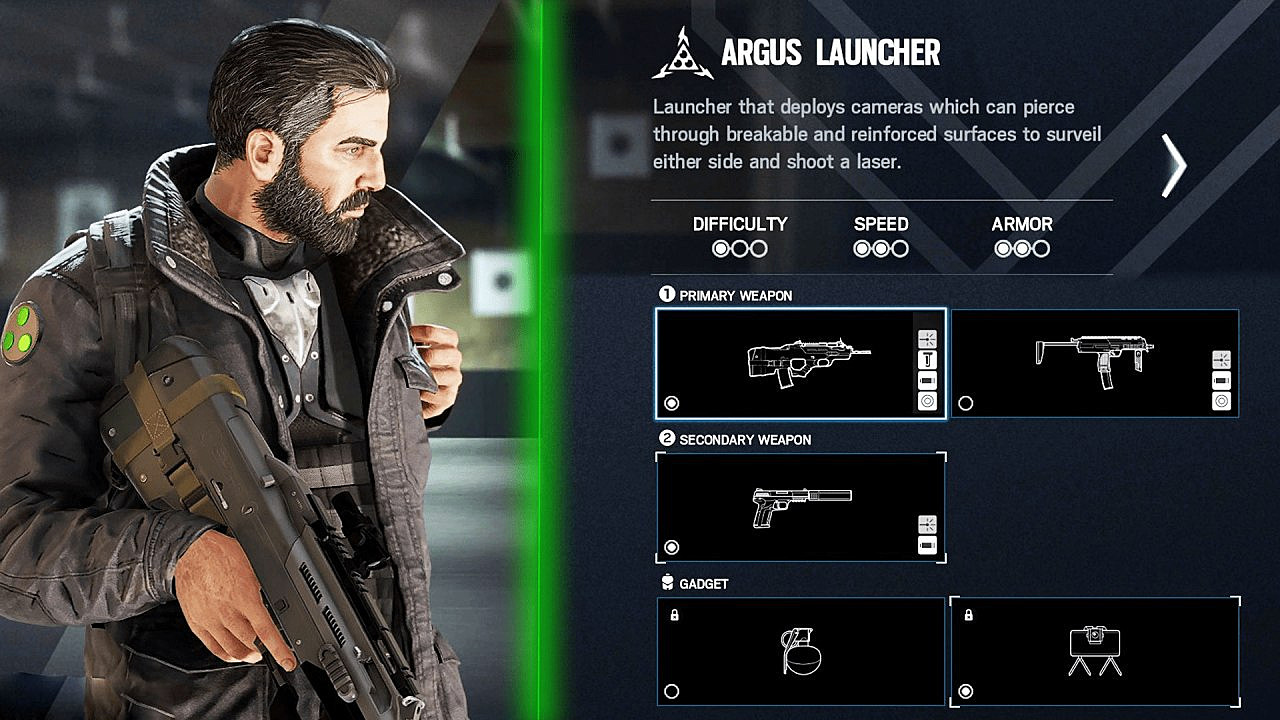The image size is (1280, 720).
Task: Go to next page with right arrow
Action: 1173,165
